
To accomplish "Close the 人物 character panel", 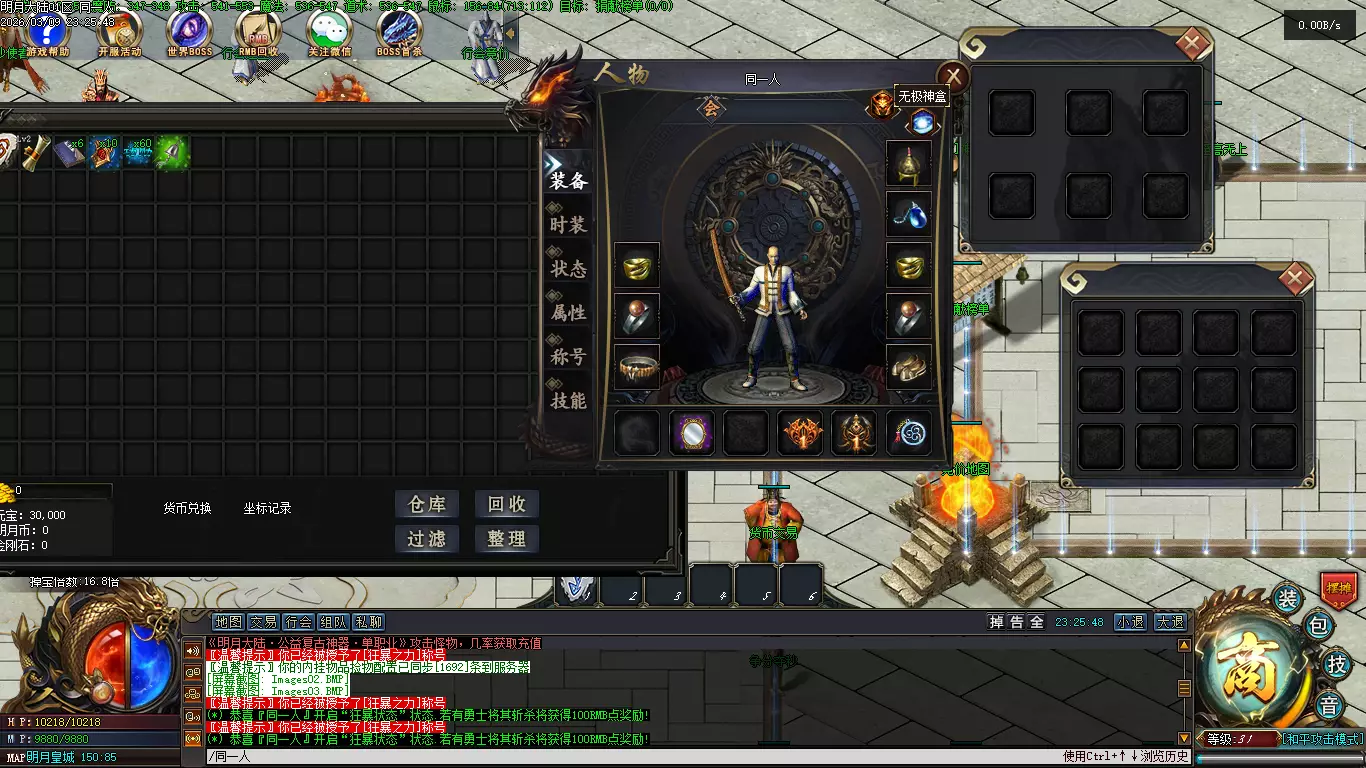I will pos(954,76).
